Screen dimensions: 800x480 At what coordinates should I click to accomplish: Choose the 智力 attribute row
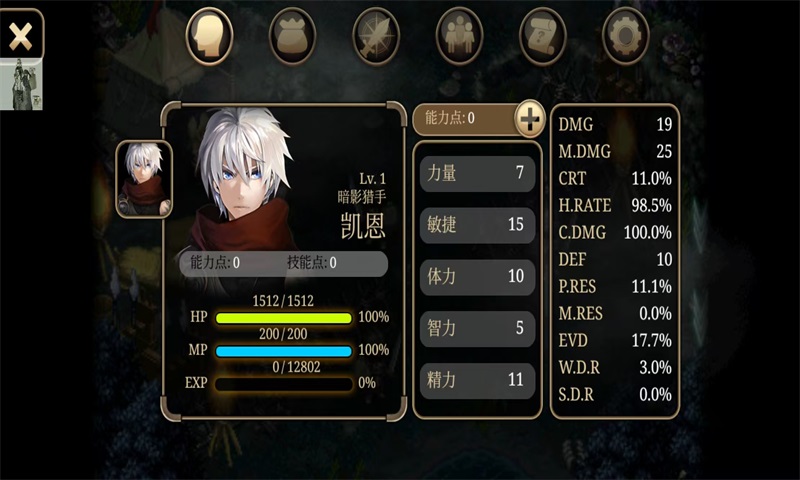(476, 328)
